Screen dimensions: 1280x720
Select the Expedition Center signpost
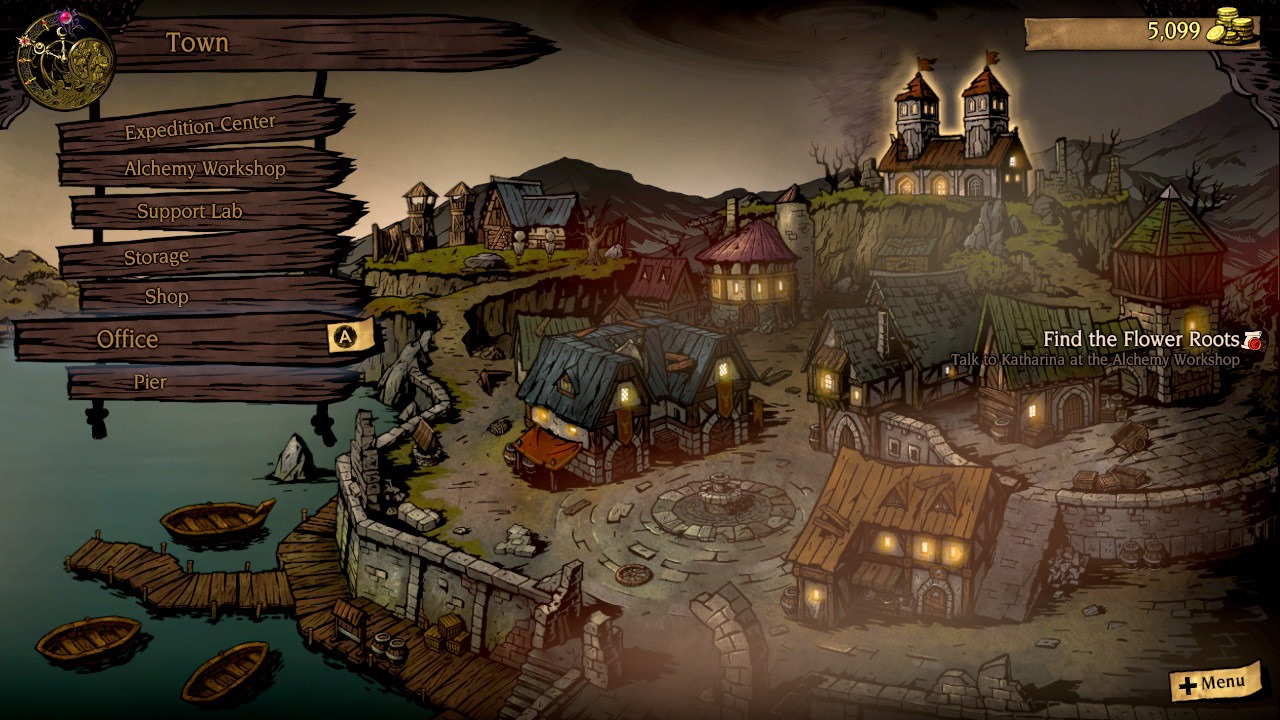[197, 125]
